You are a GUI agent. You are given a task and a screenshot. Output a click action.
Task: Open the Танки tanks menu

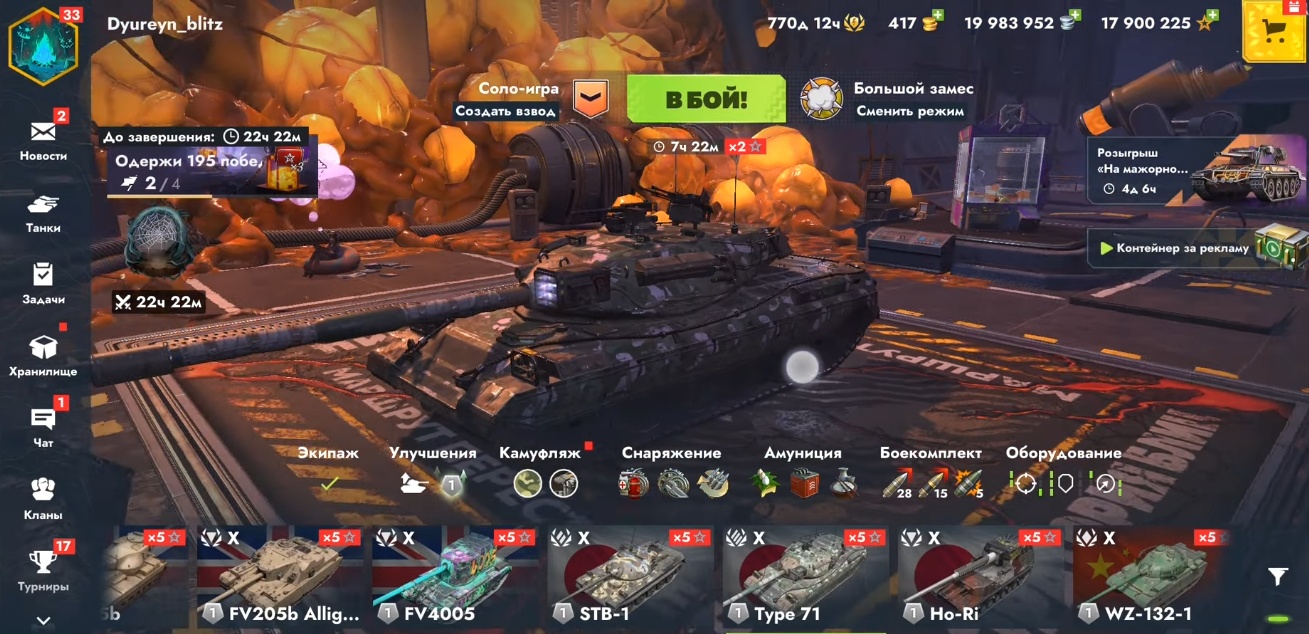[x=43, y=212]
